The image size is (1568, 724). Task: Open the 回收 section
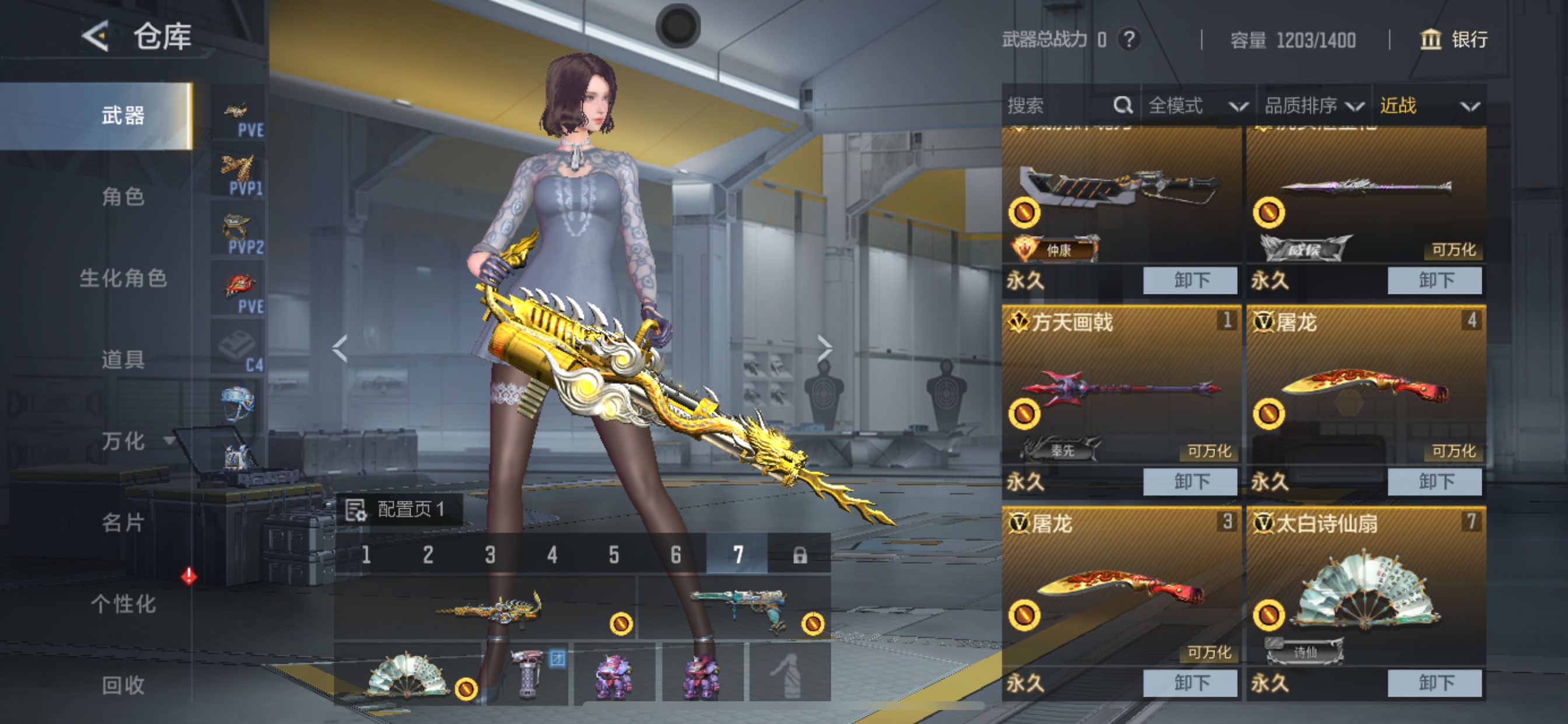tap(123, 685)
